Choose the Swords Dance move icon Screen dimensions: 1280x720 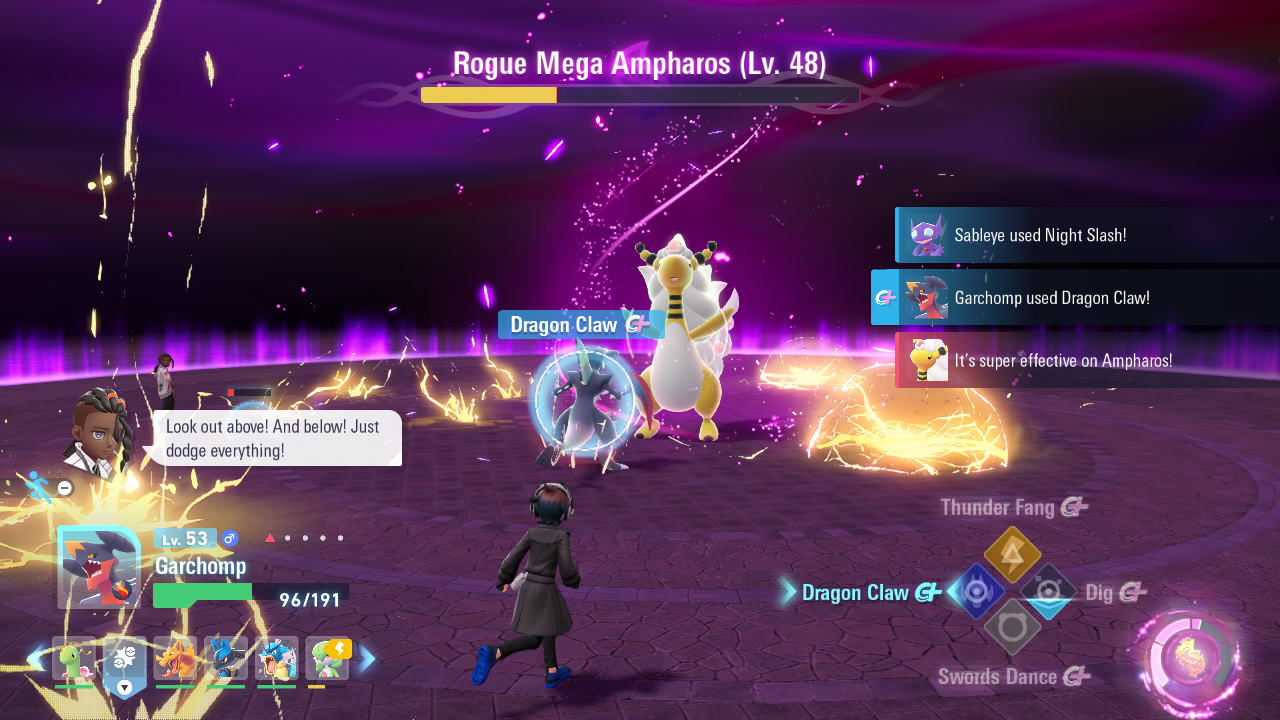pos(1012,627)
